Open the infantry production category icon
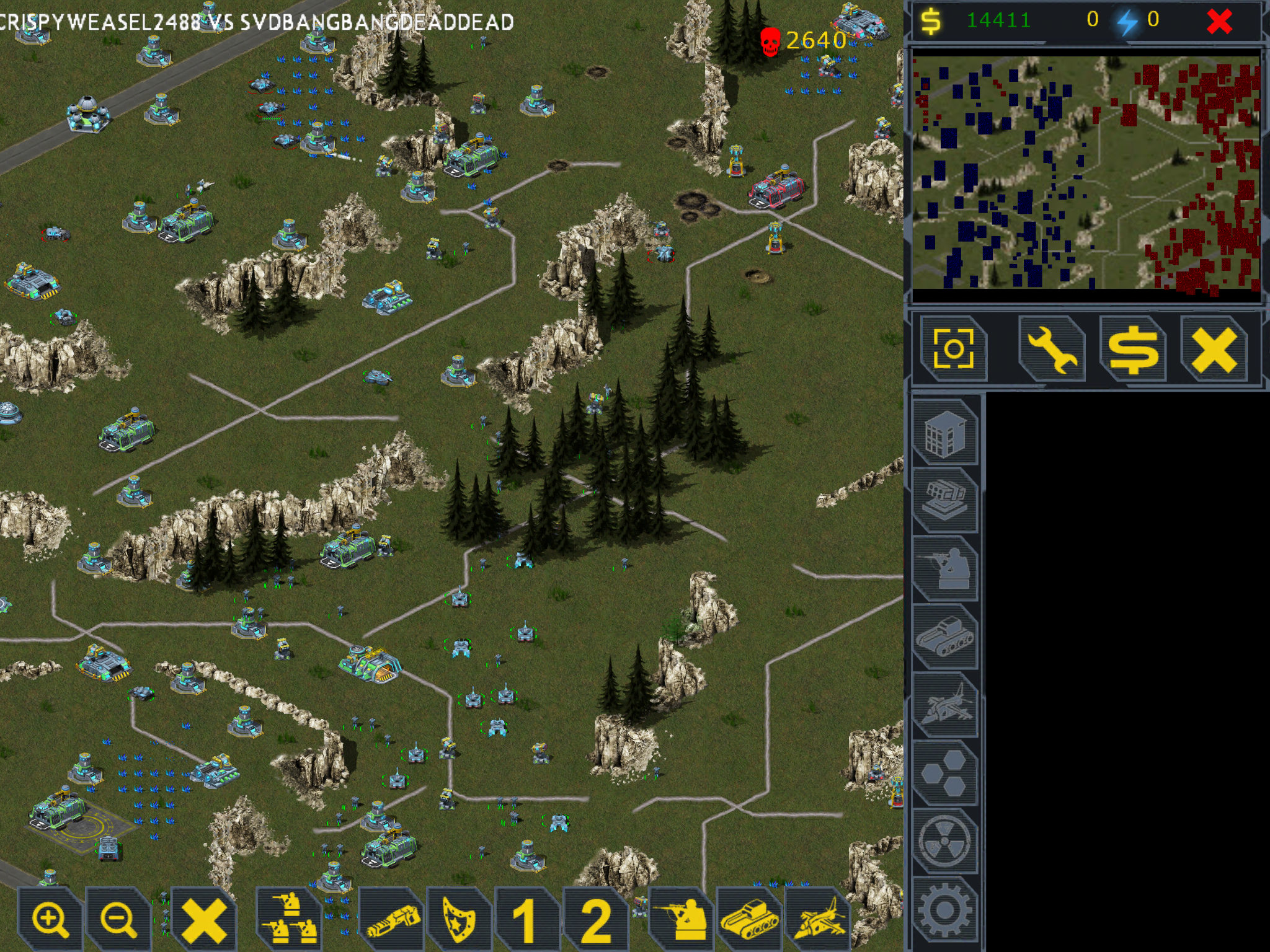1270x952 pixels. (948, 568)
